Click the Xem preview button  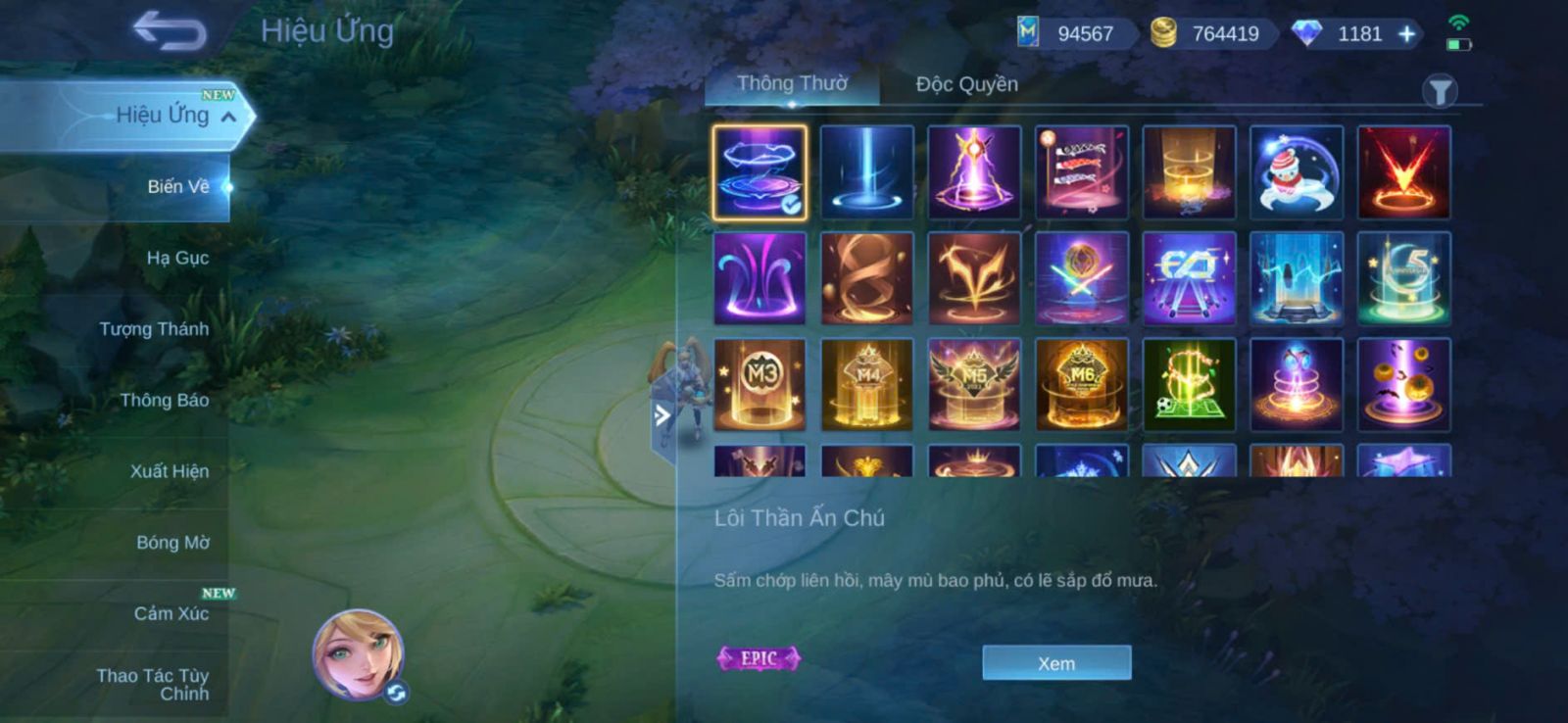(1056, 663)
